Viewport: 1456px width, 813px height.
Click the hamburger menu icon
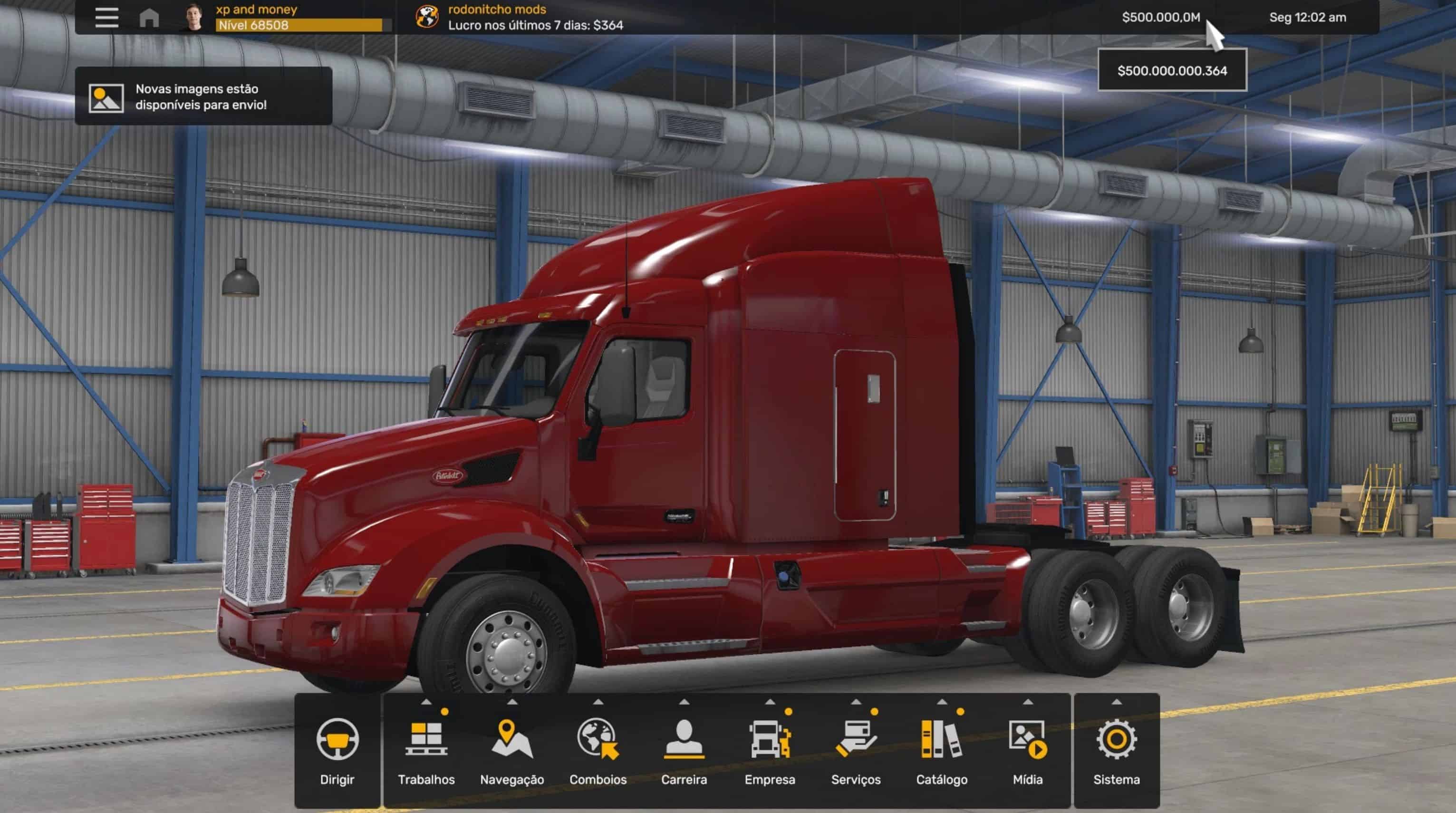pos(107,18)
